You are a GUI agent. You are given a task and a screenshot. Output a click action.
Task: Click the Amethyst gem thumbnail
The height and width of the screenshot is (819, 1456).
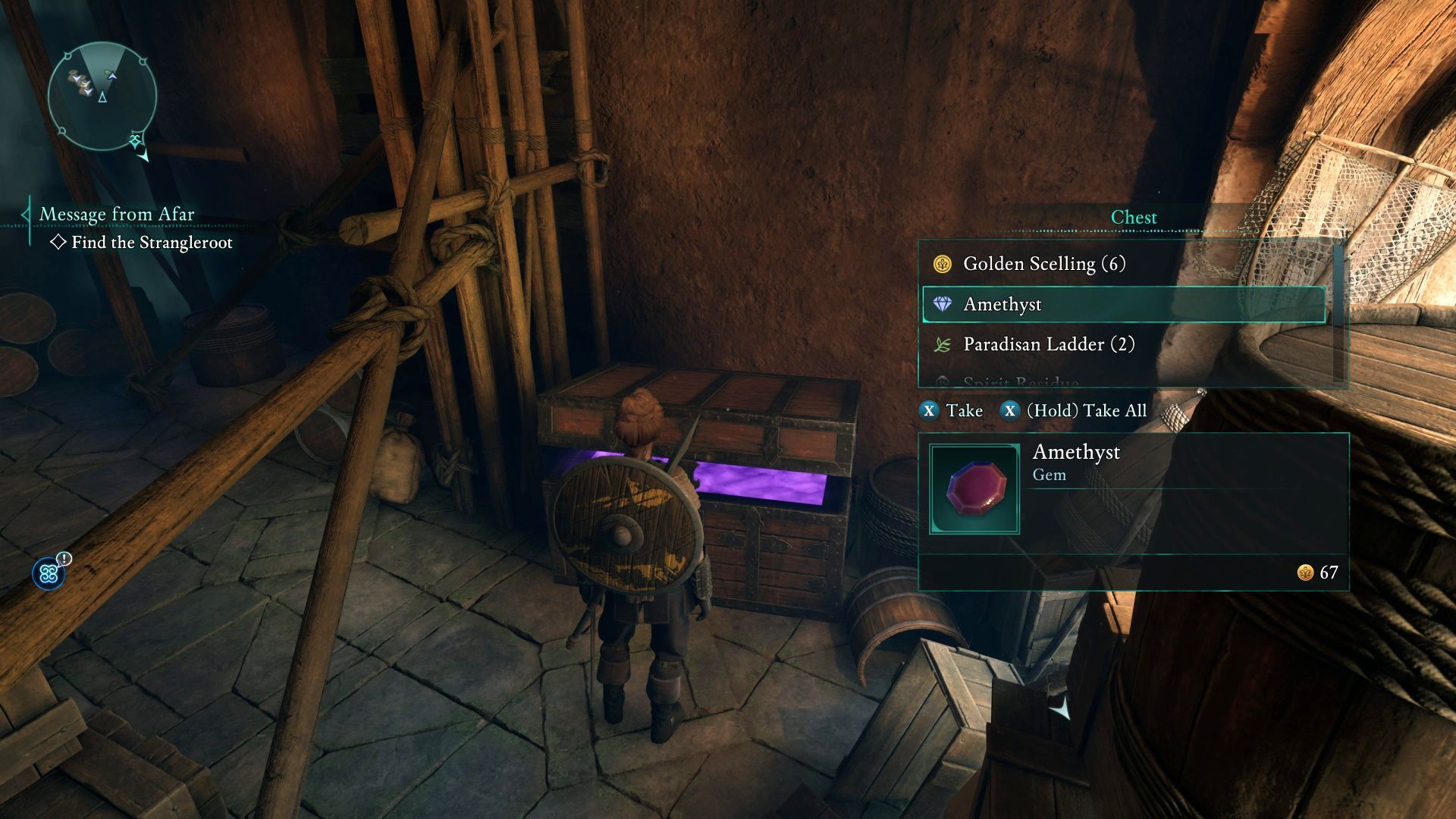tap(974, 489)
